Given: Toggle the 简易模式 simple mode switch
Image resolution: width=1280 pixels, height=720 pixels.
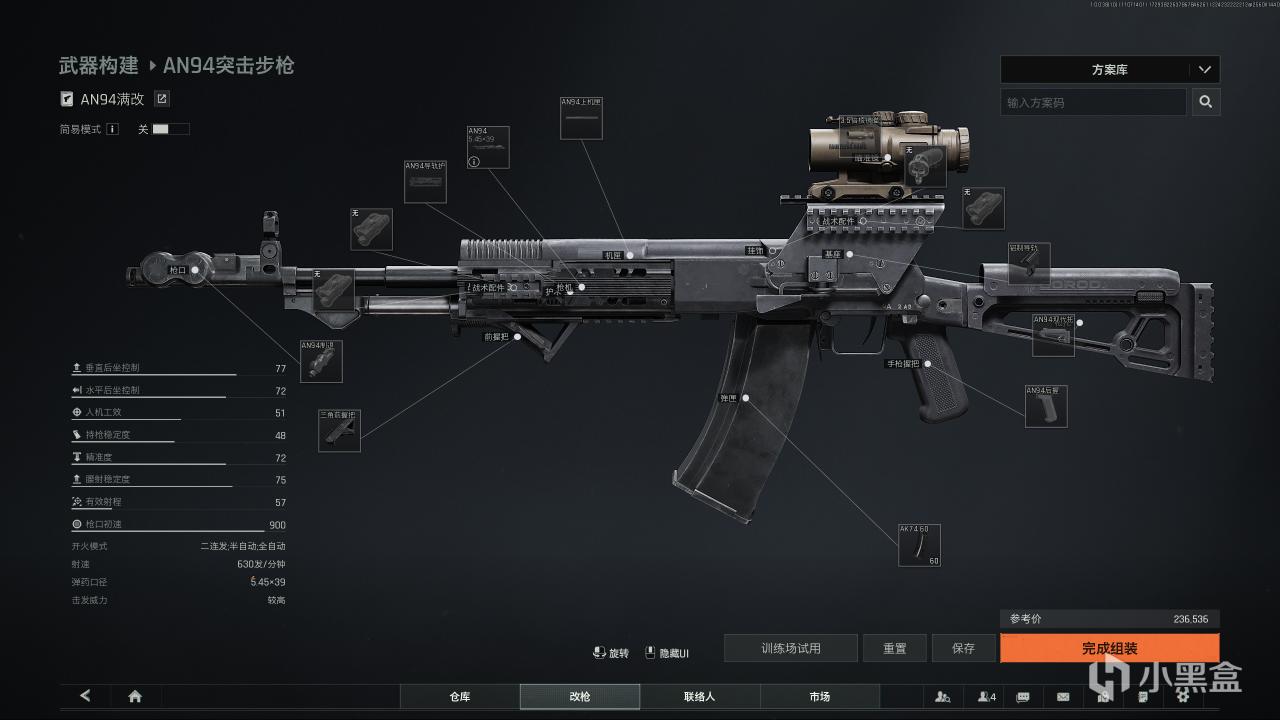Looking at the screenshot, I should click(x=170, y=129).
